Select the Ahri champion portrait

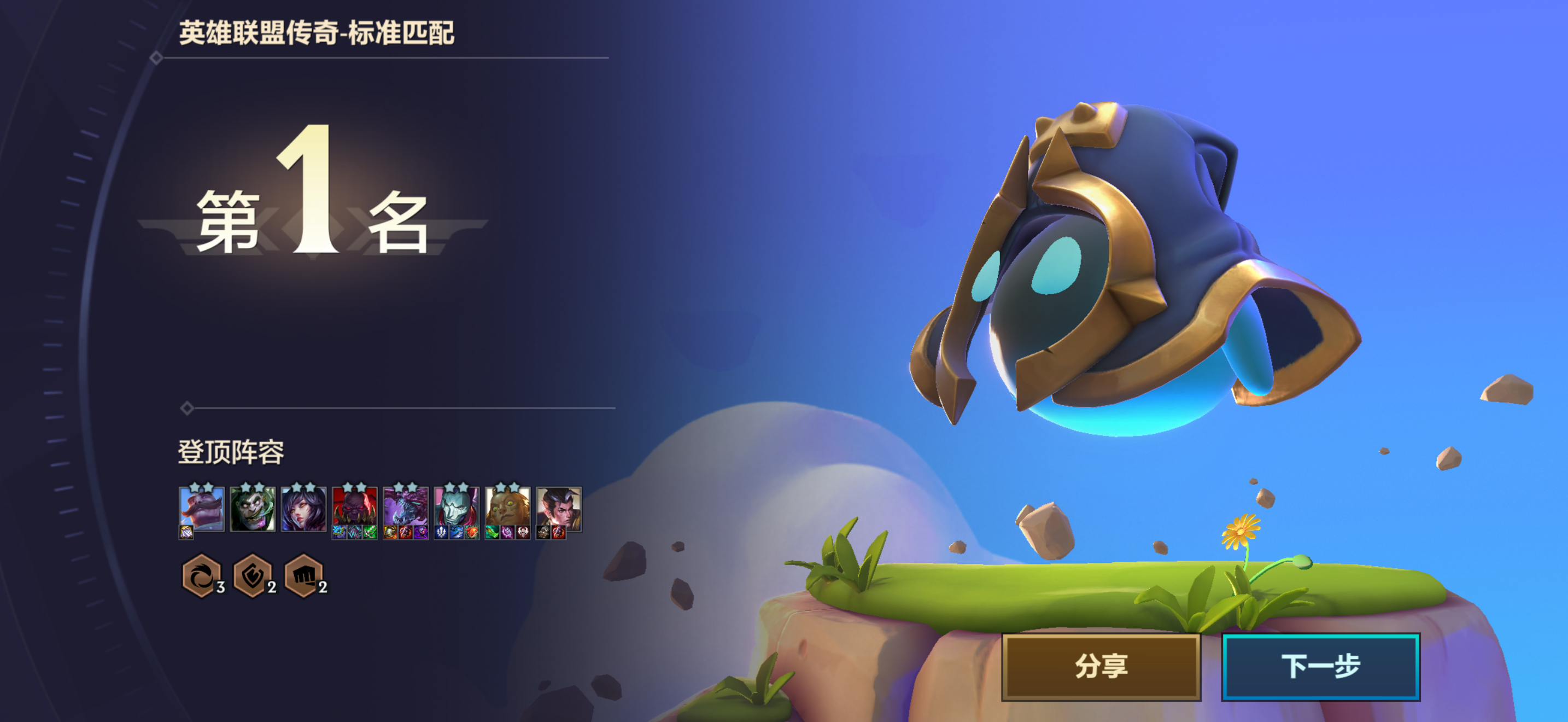pyautogui.click(x=304, y=508)
